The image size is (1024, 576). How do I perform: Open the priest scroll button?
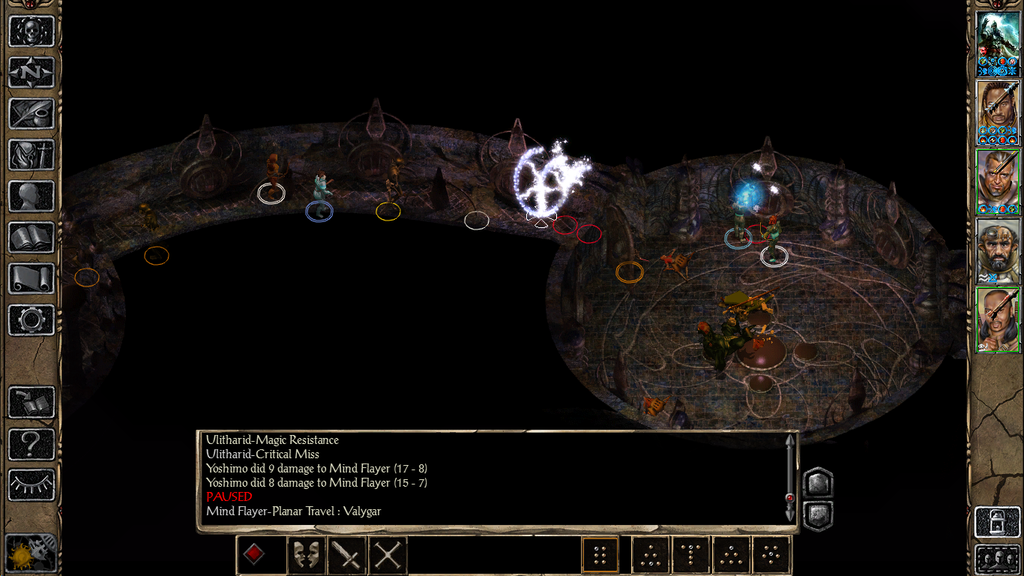(x=31, y=278)
